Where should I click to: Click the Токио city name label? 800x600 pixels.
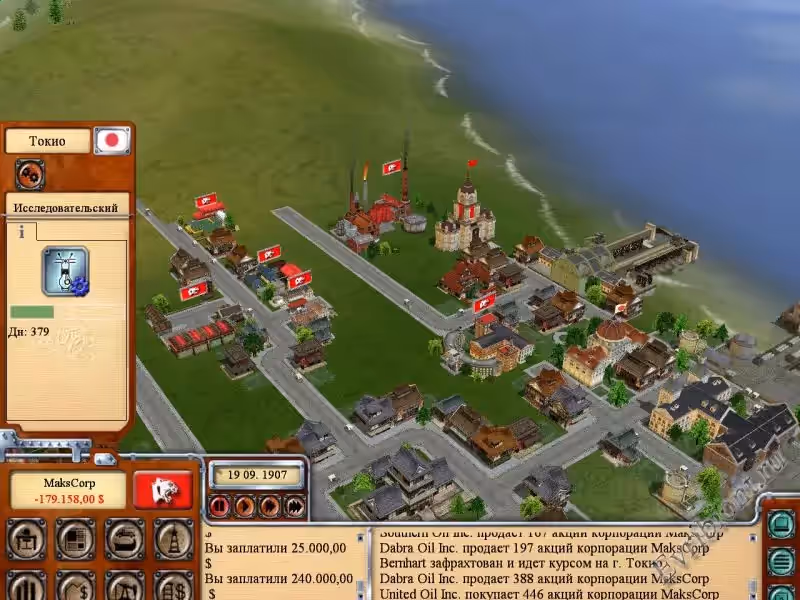click(47, 141)
